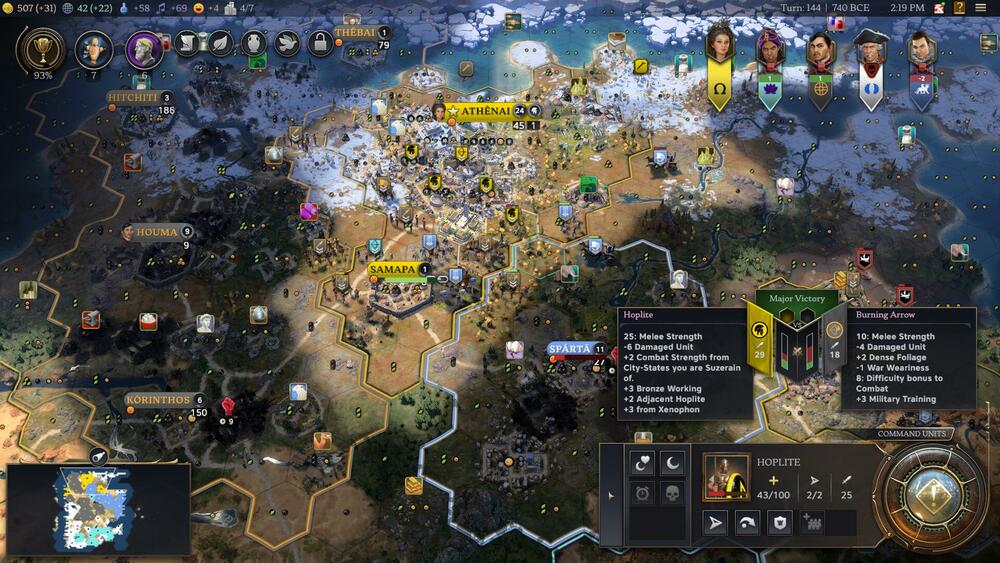Open the leaf-shaped icon panel
The image size is (1000, 563).
coord(219,43)
